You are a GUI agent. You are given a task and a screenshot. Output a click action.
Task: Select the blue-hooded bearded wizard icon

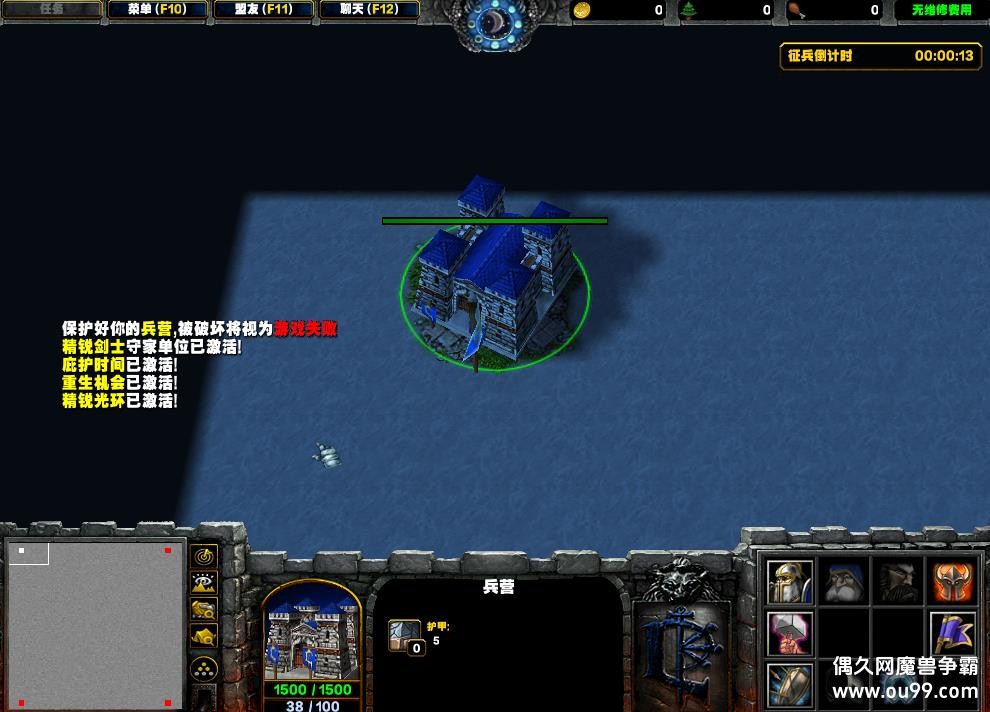click(x=844, y=581)
